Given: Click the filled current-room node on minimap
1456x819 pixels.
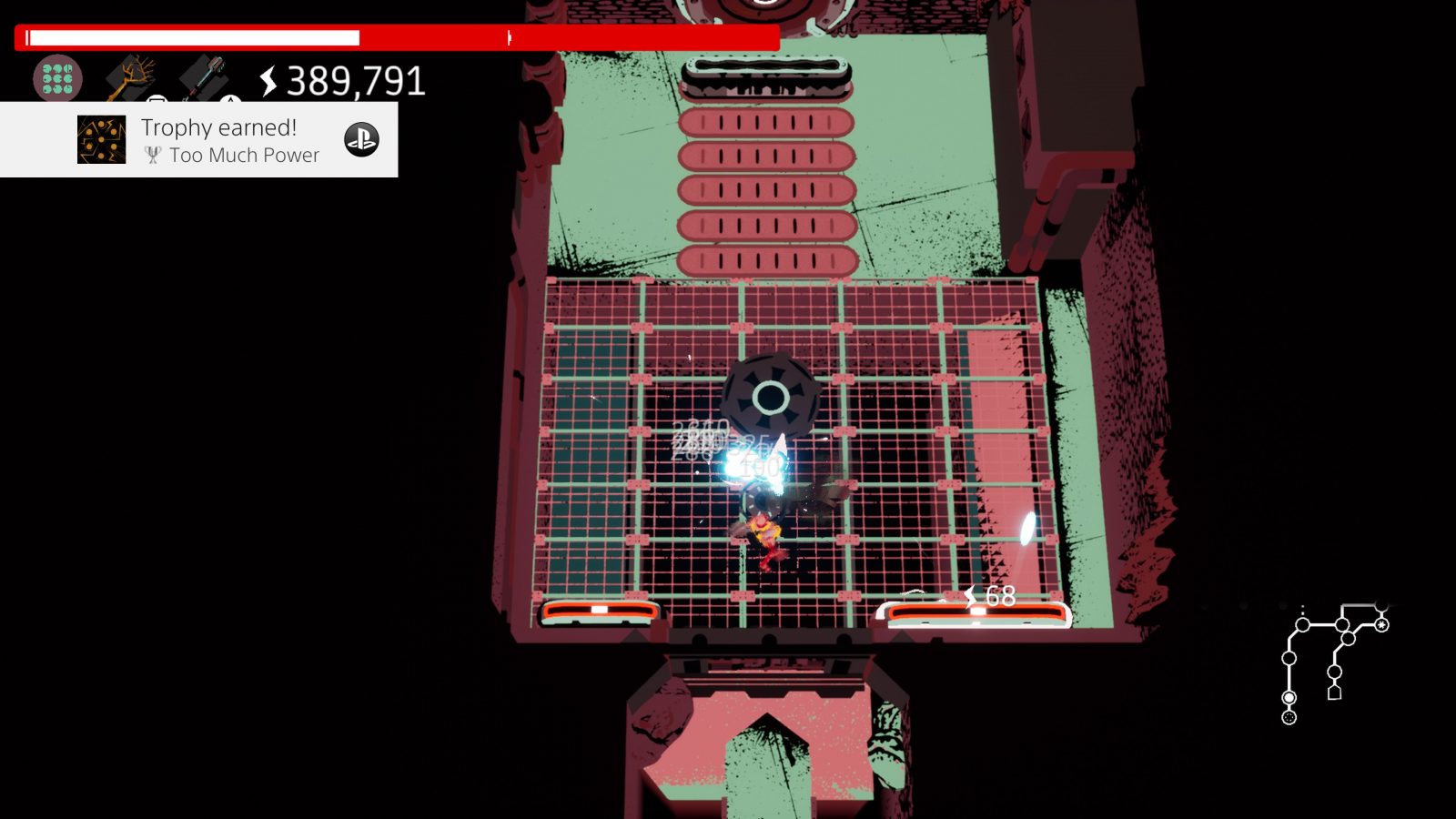Looking at the screenshot, I should [1289, 698].
